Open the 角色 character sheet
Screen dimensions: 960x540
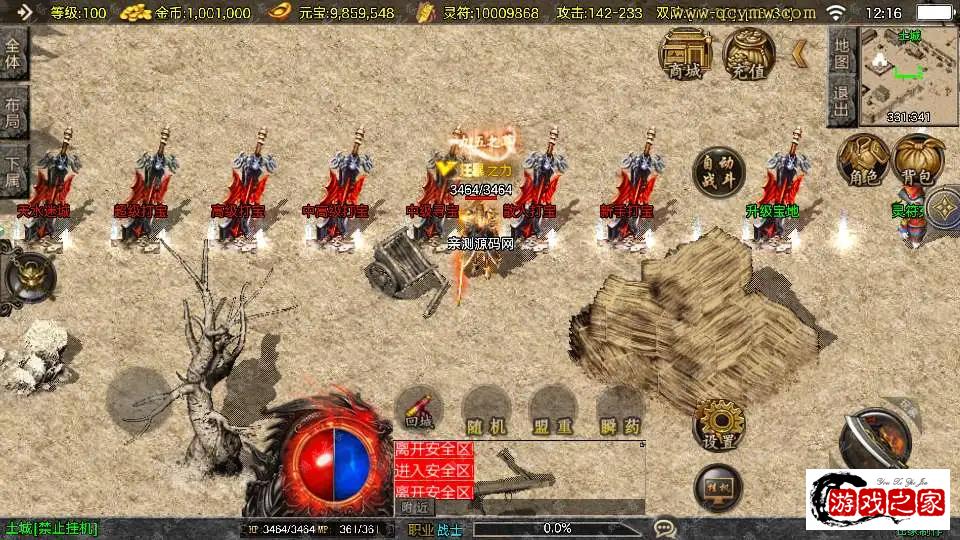[x=862, y=162]
